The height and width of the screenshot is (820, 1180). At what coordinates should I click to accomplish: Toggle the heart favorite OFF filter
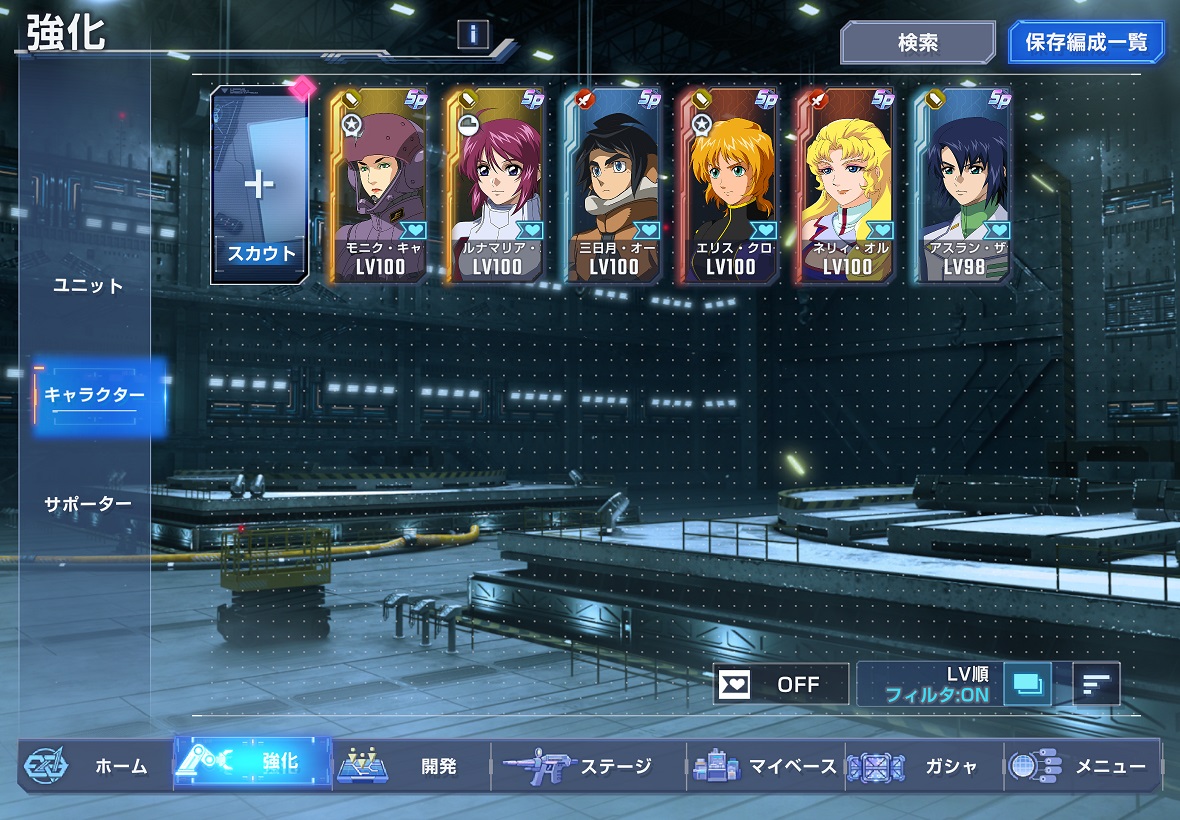click(781, 684)
